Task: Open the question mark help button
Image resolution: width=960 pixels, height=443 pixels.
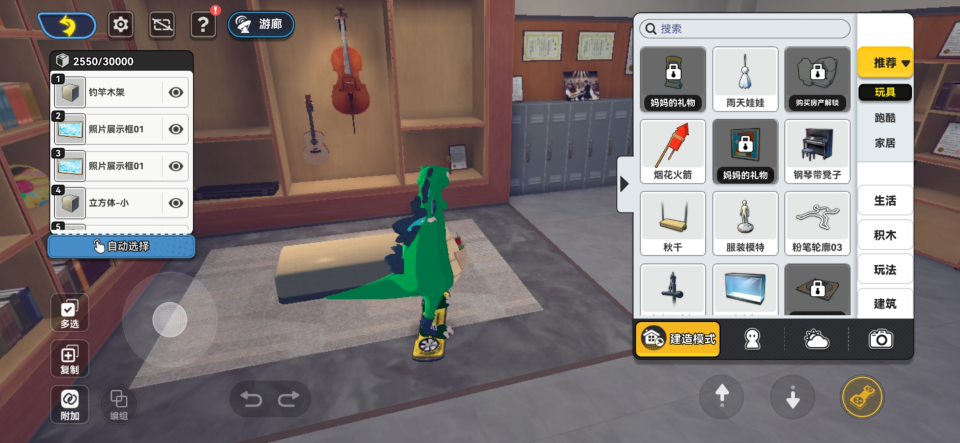Action: 203,25
